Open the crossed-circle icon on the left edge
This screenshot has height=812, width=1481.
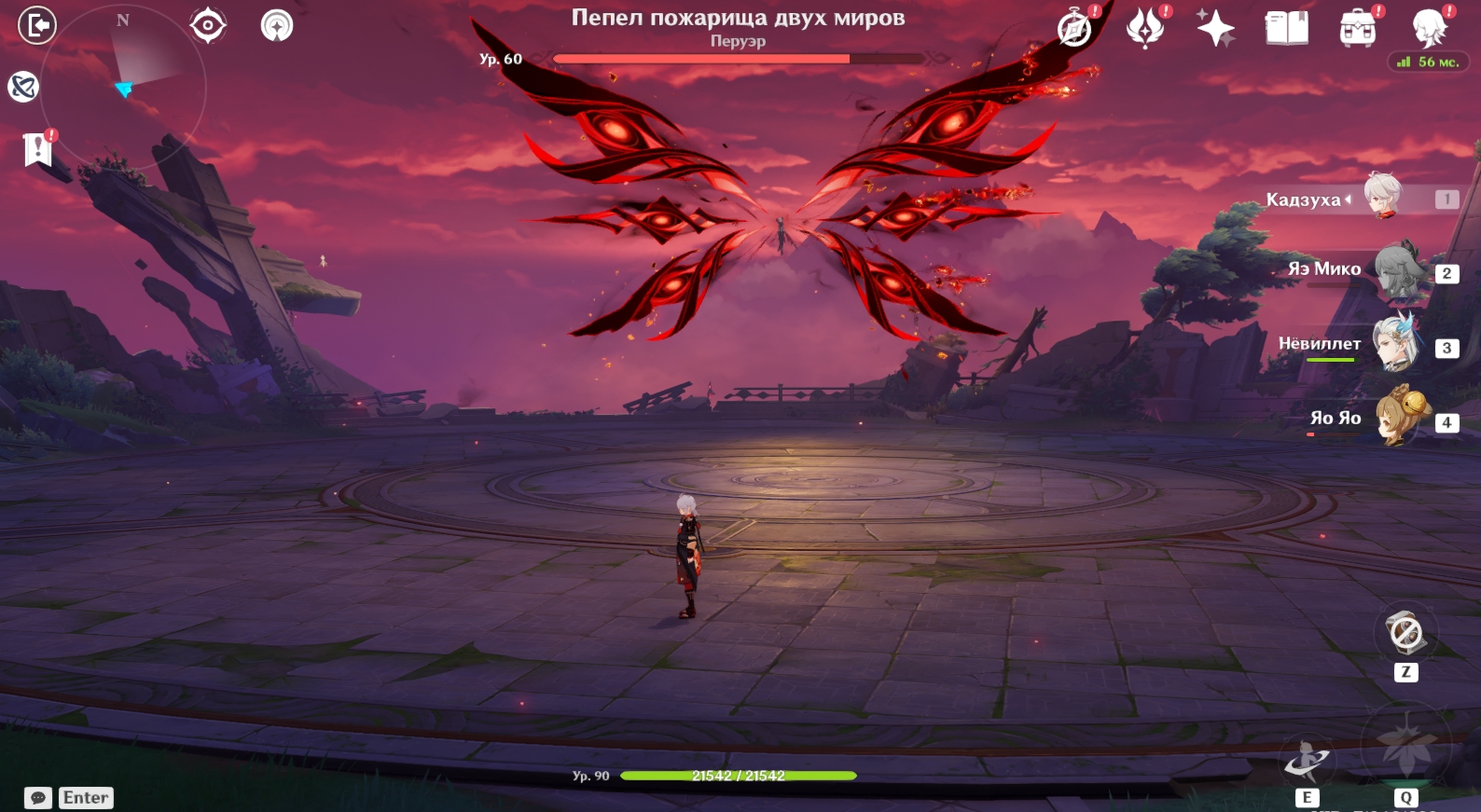pos(23,87)
